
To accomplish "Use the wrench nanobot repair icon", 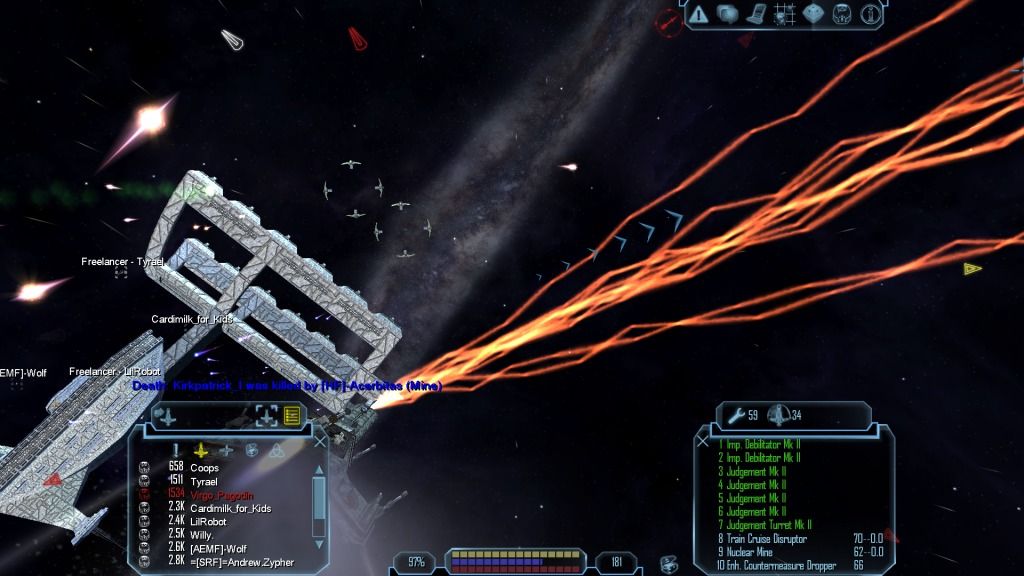I will [737, 415].
